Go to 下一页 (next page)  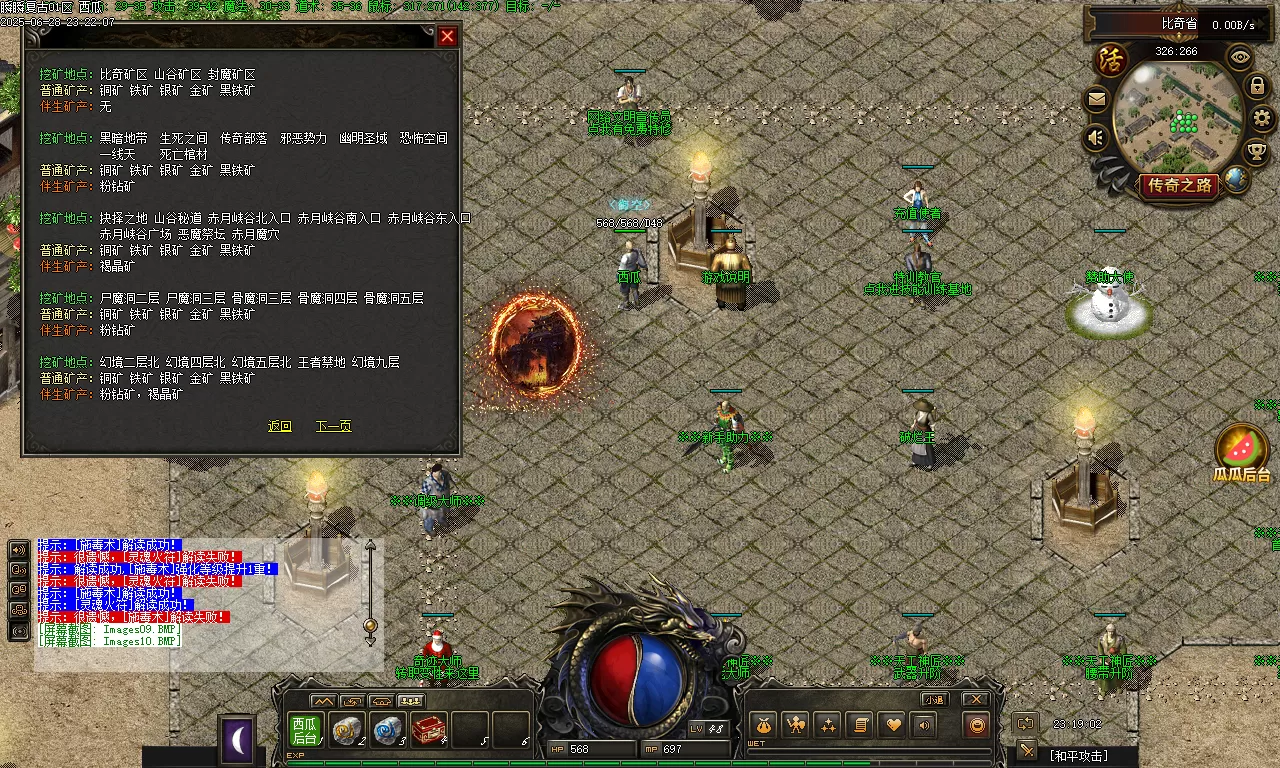(333, 426)
